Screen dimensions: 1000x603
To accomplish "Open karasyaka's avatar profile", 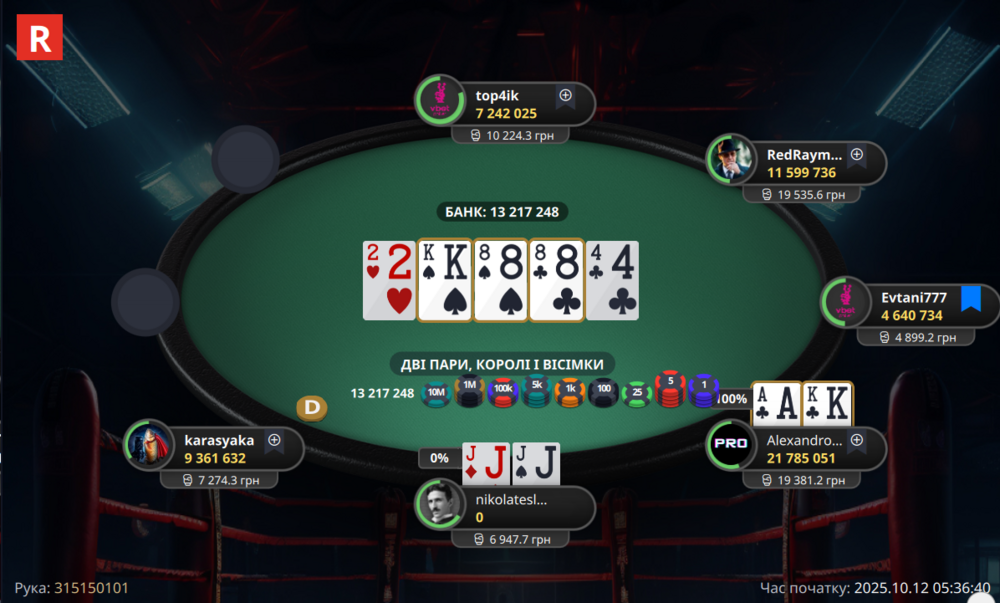I will tap(148, 445).
